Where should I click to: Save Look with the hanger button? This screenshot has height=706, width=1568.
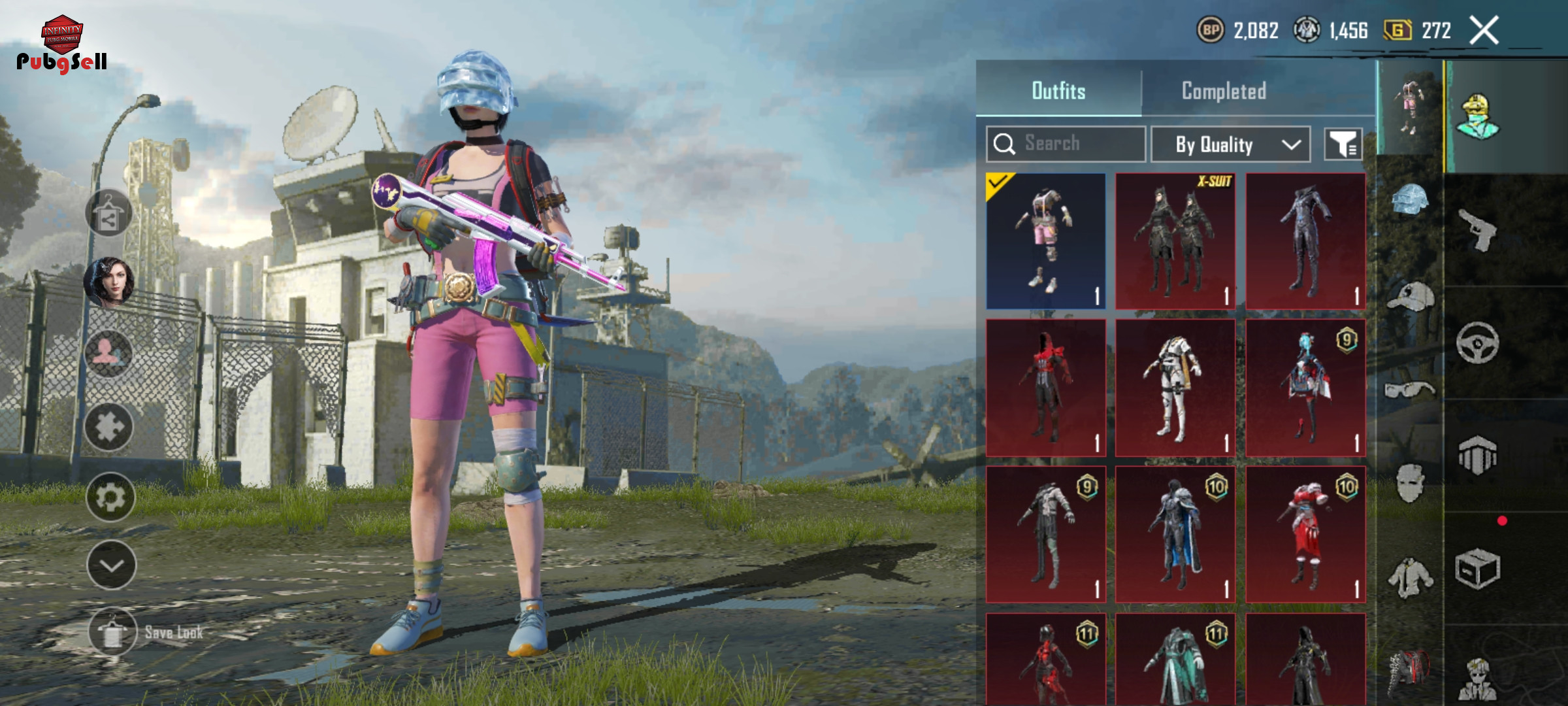pos(112,632)
